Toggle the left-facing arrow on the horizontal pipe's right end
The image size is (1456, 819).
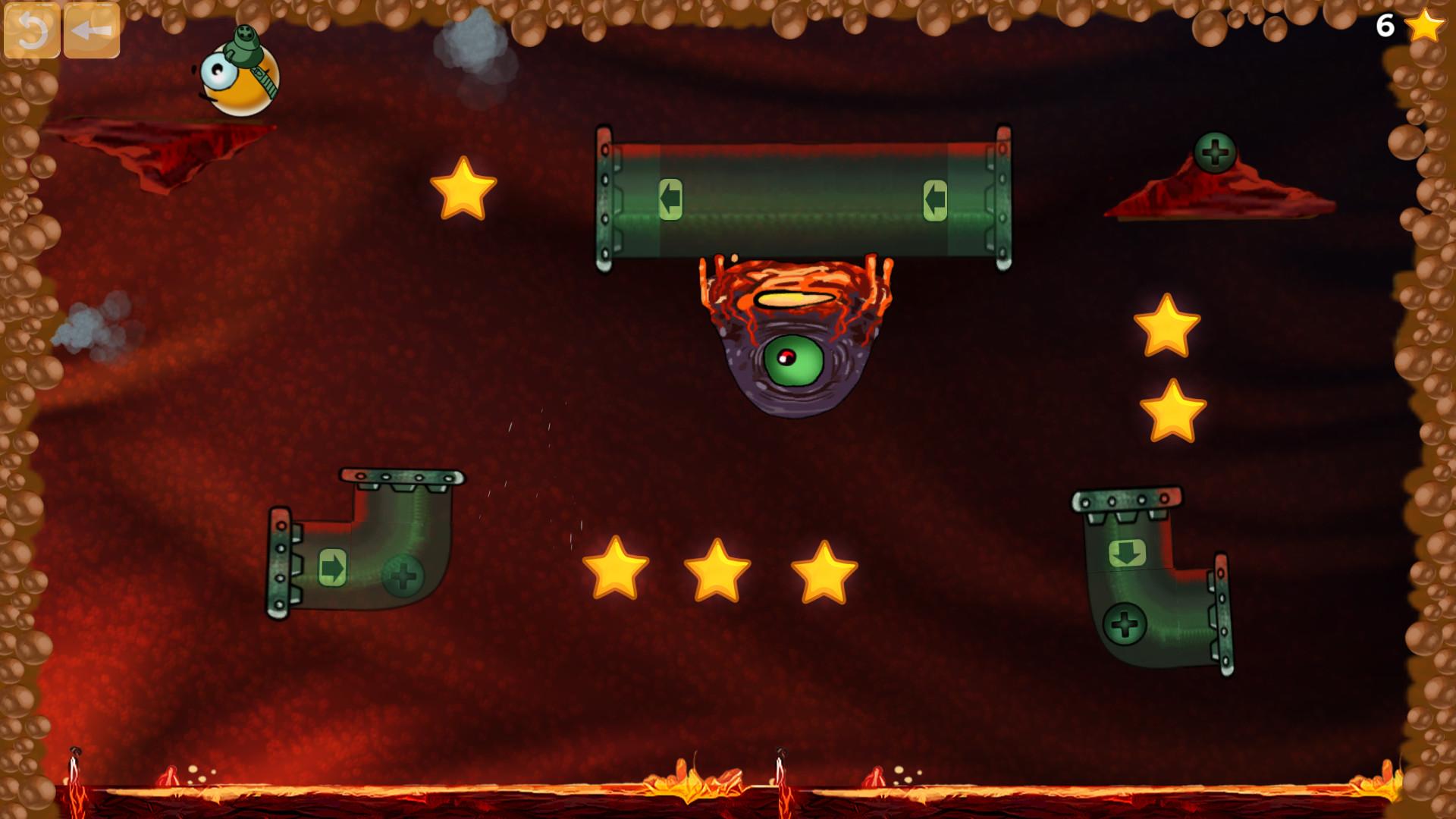[937, 199]
